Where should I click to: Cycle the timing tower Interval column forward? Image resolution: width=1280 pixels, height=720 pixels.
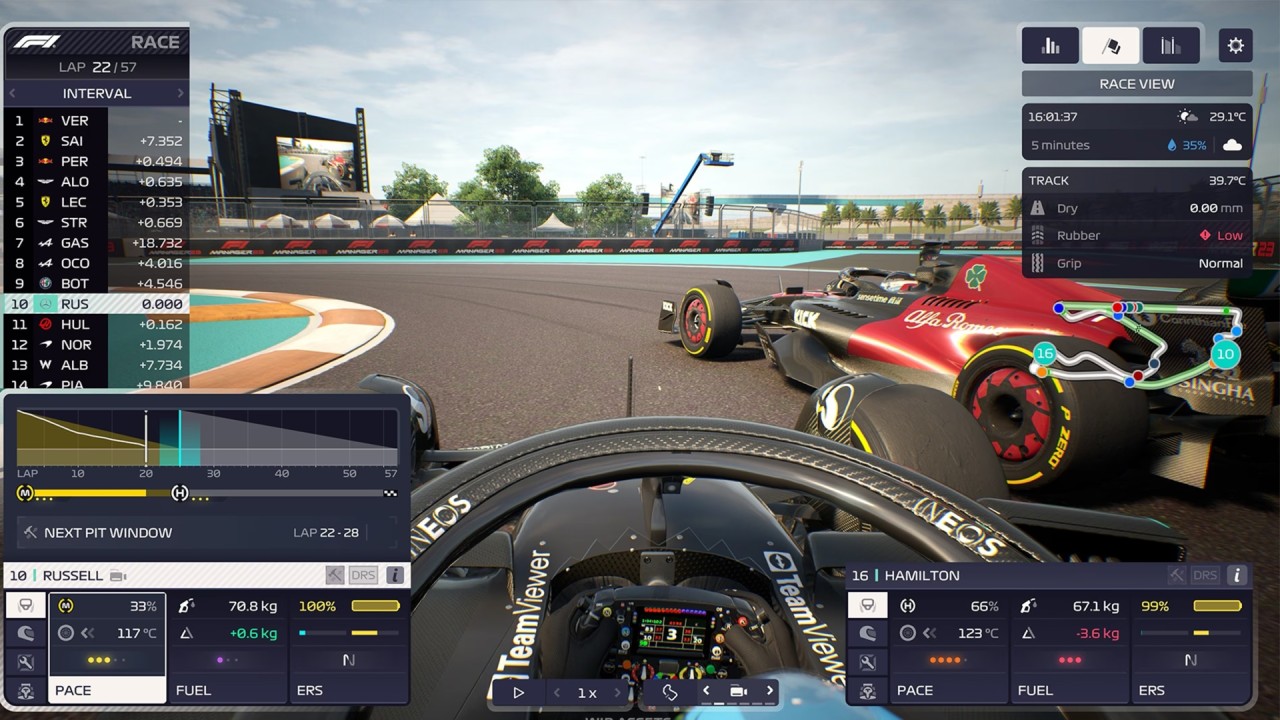coord(181,94)
